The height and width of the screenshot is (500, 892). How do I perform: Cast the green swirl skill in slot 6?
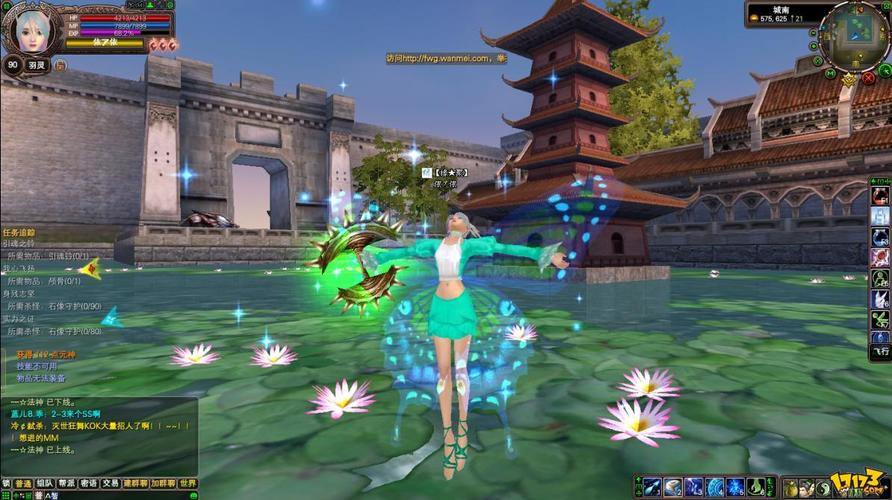click(754, 487)
